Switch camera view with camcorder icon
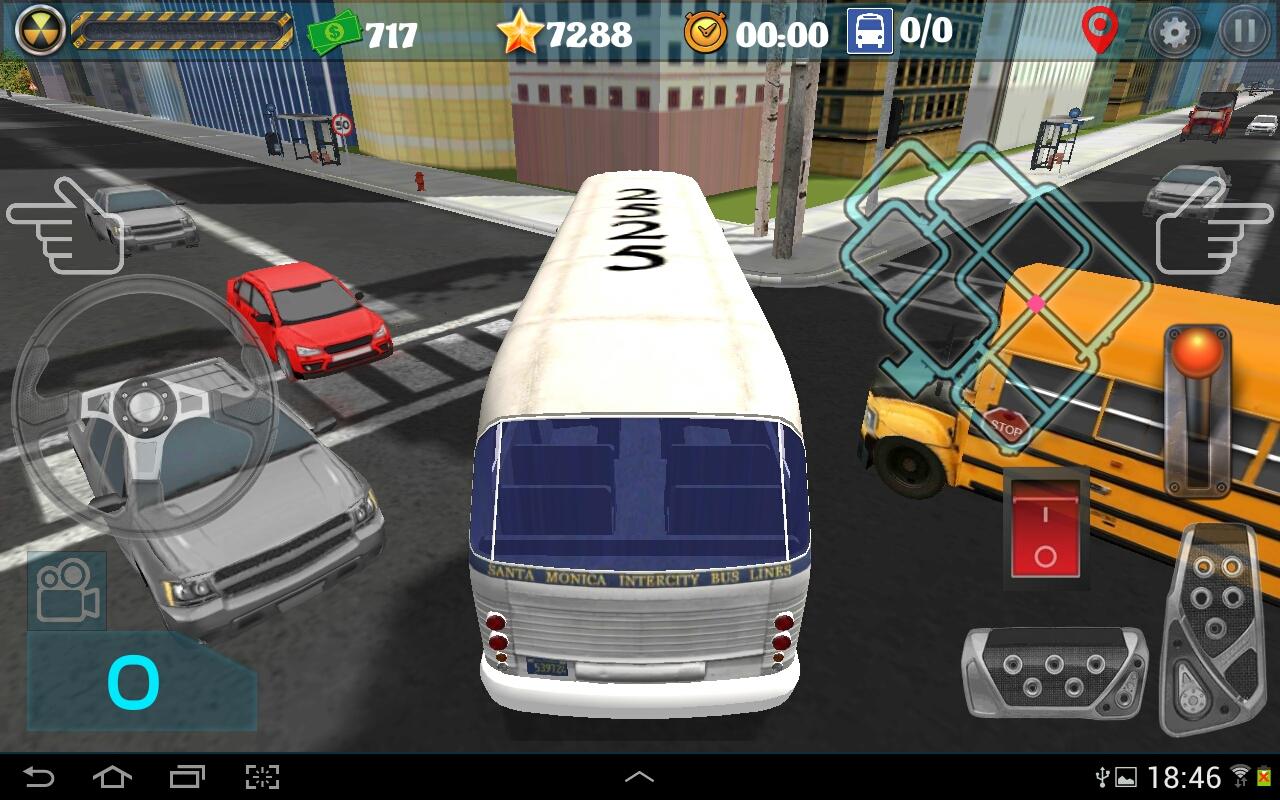The height and width of the screenshot is (800, 1280). click(x=67, y=590)
